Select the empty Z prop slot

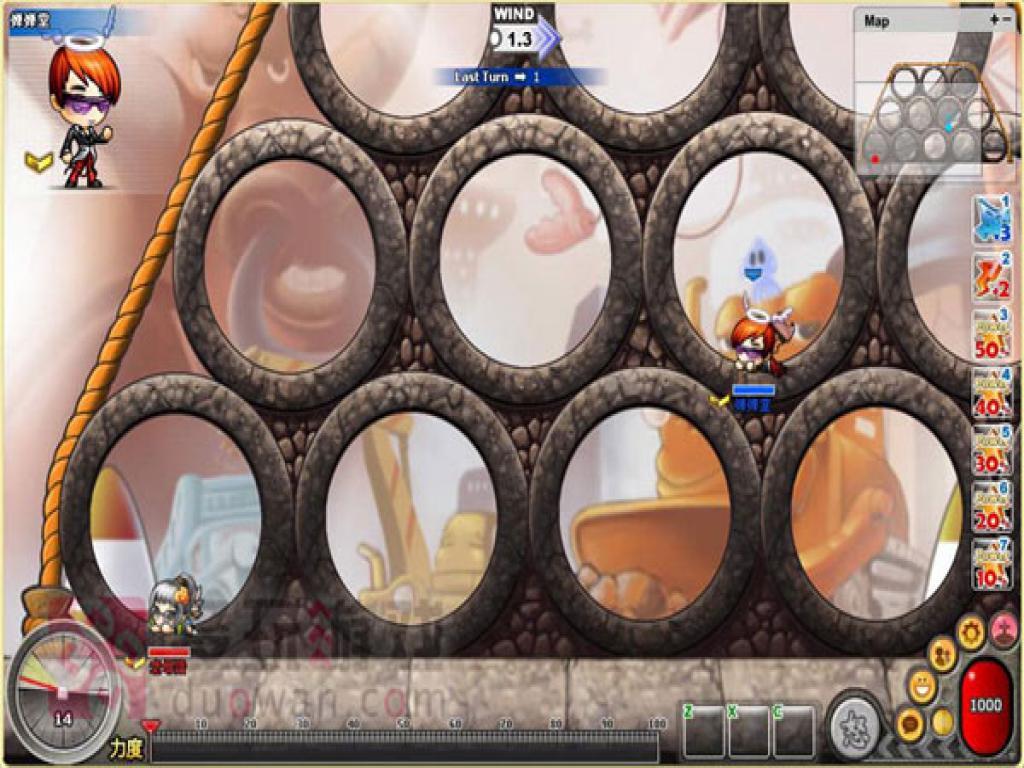[x=704, y=731]
